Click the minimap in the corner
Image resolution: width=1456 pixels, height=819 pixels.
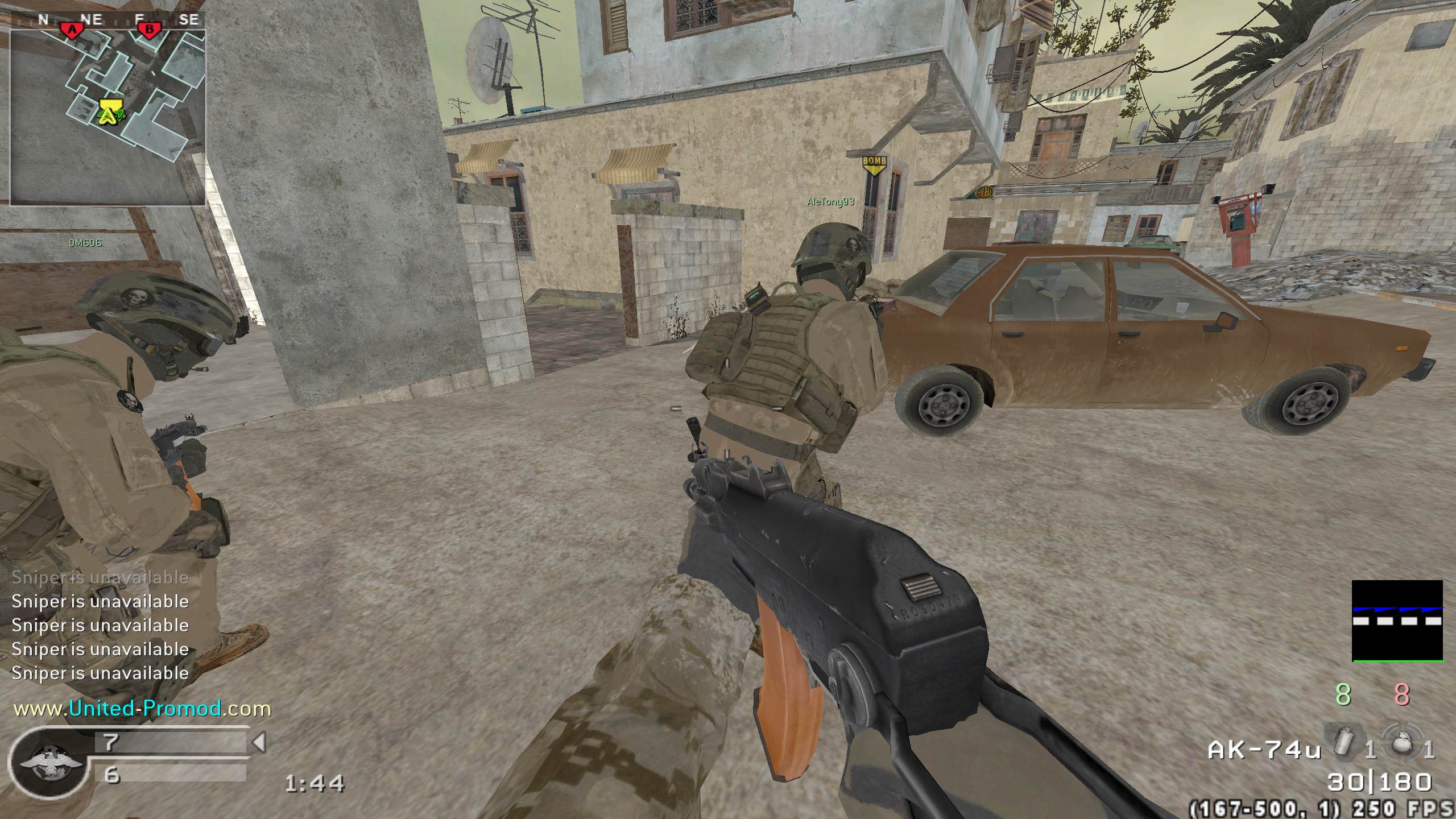point(108,108)
